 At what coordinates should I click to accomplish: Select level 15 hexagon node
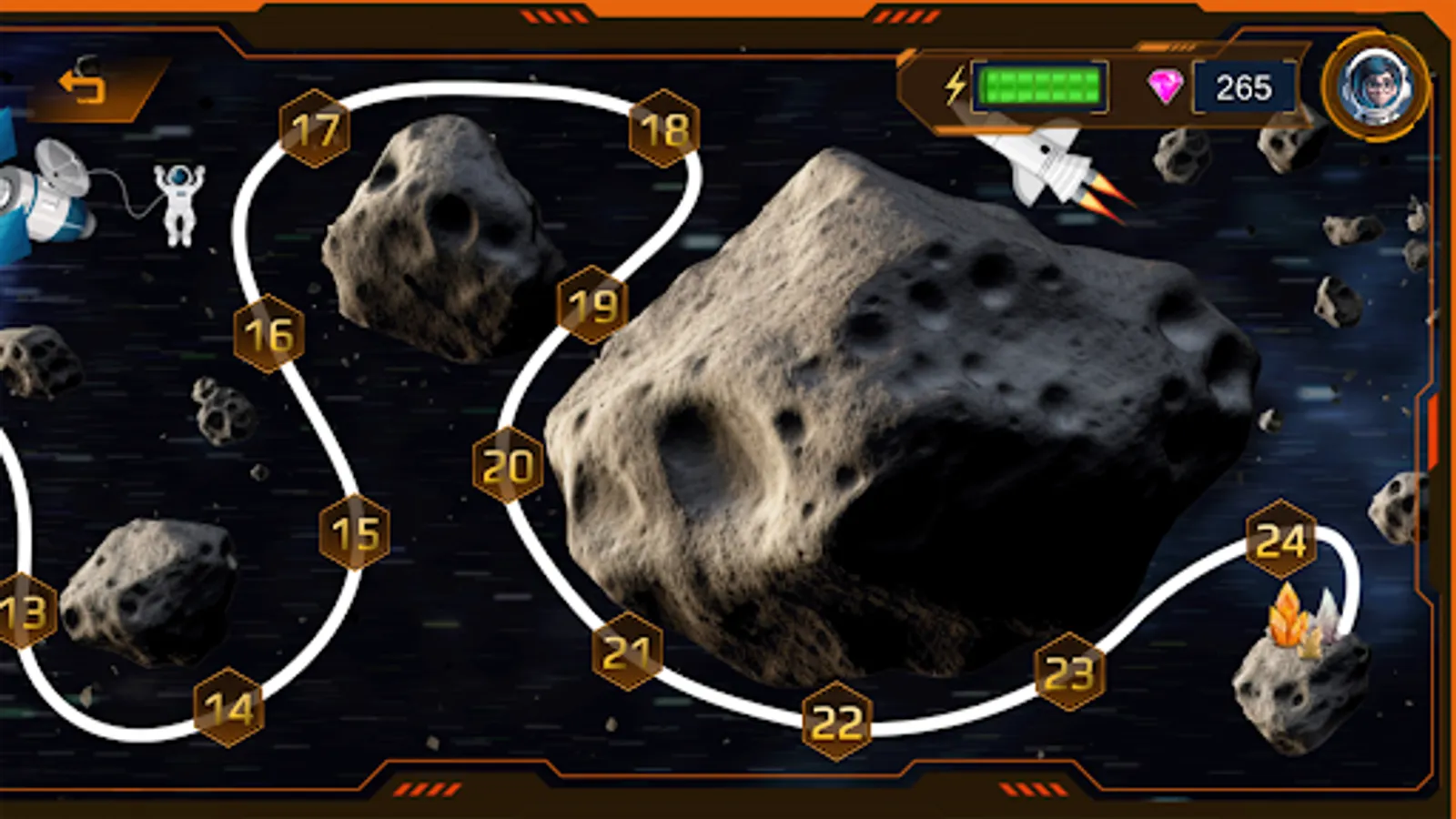[x=356, y=531]
